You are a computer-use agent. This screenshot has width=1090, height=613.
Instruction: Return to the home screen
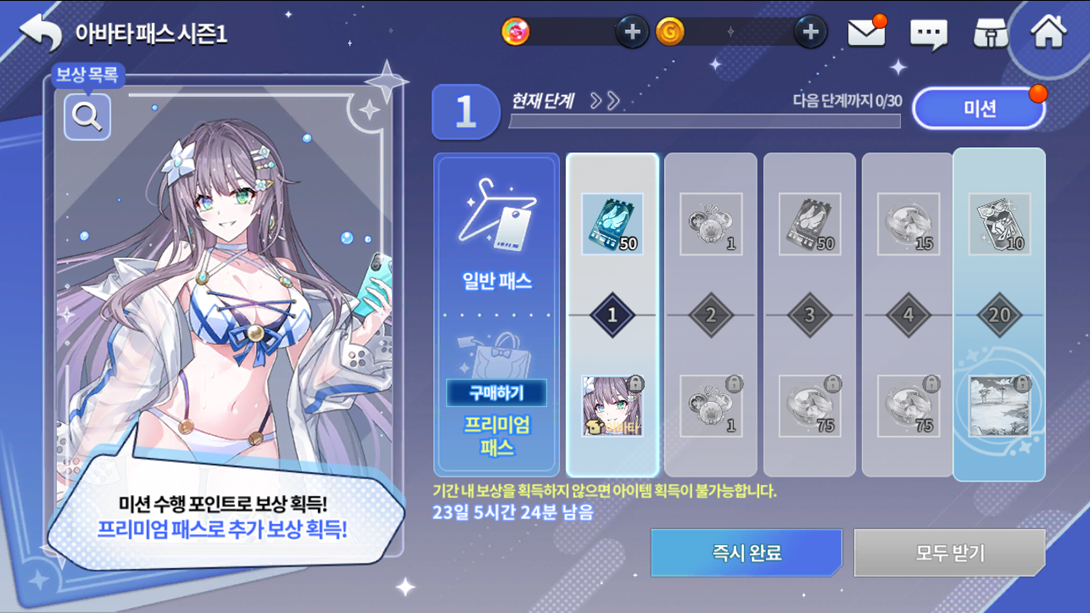click(x=1049, y=32)
